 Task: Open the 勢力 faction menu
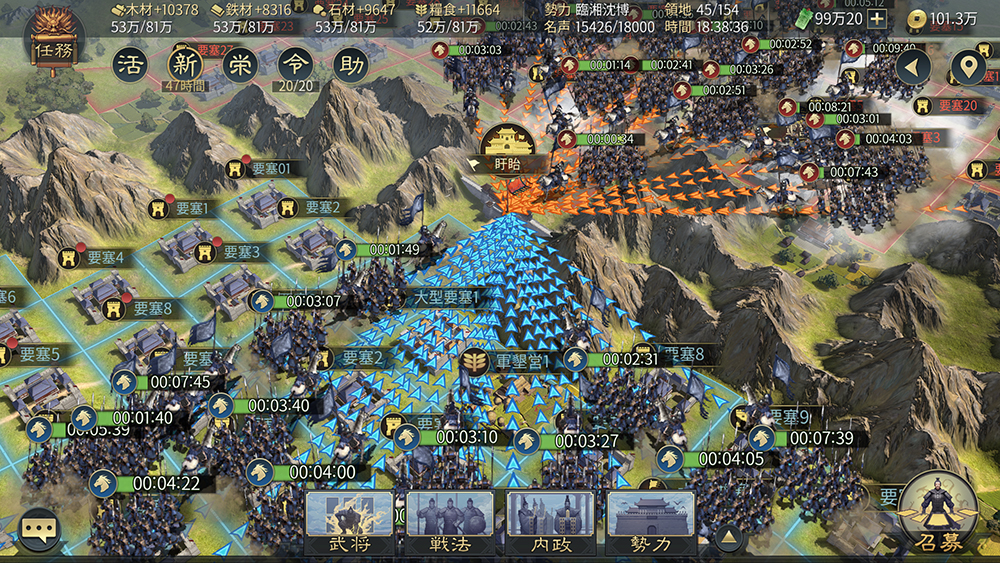[x=650, y=522]
